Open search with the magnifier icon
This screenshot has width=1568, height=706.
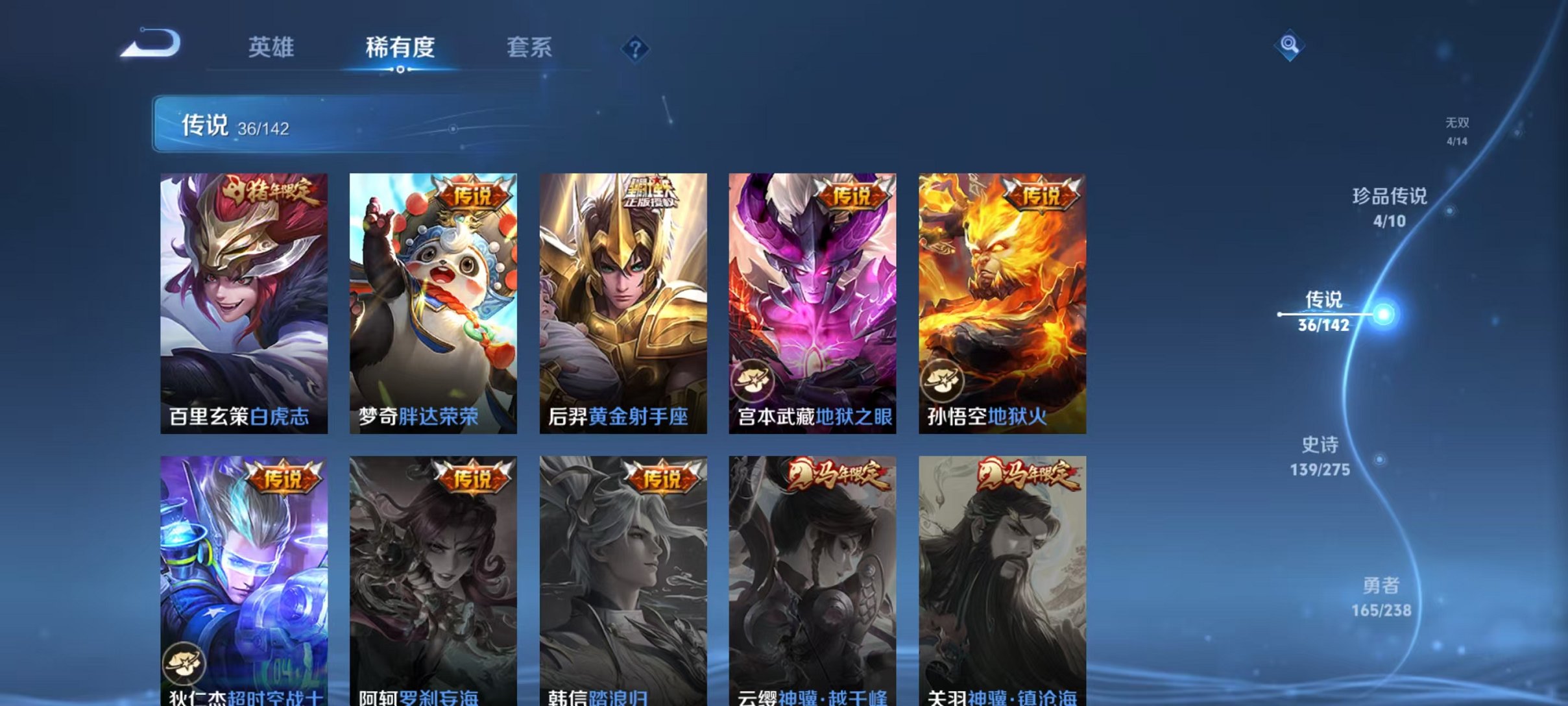[1291, 46]
